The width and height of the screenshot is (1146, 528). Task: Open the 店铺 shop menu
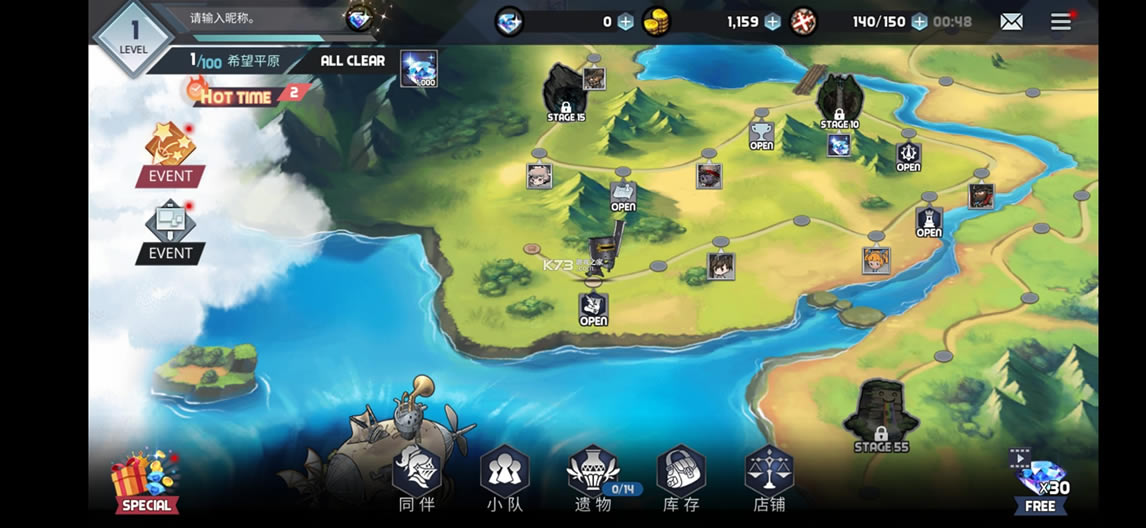coord(769,478)
